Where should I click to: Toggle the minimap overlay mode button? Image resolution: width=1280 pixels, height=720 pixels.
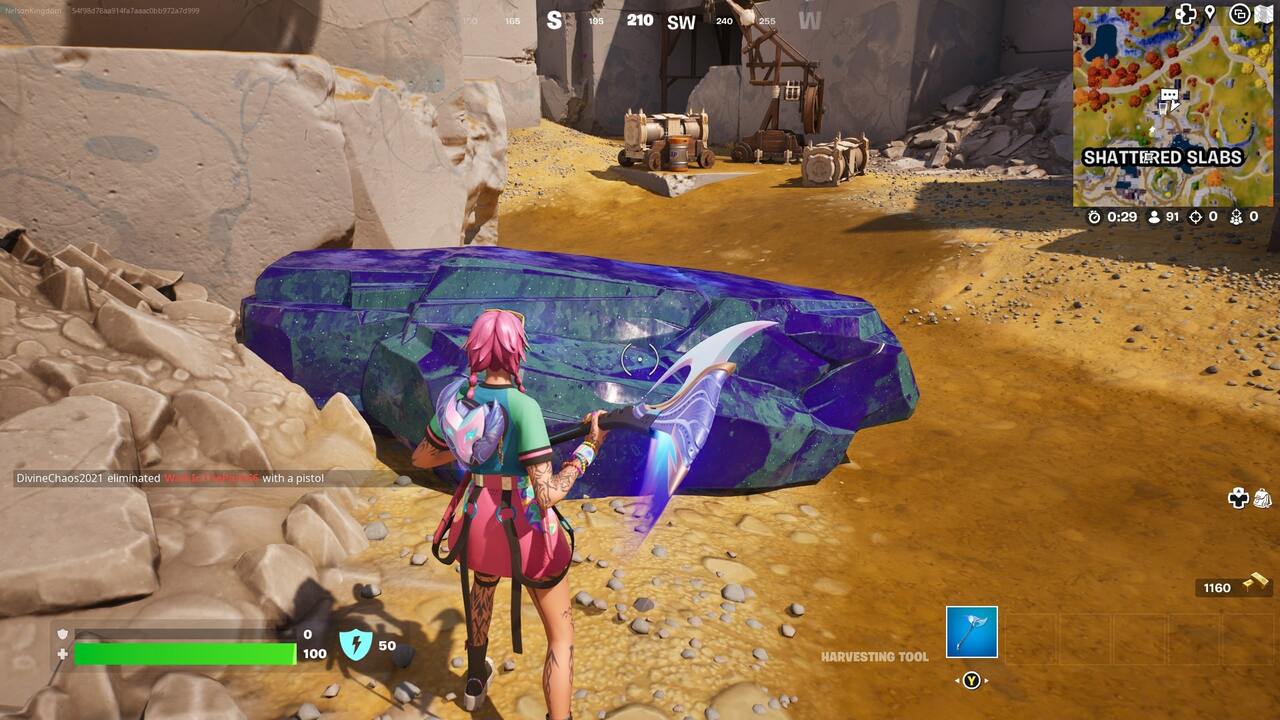[x=1239, y=14]
